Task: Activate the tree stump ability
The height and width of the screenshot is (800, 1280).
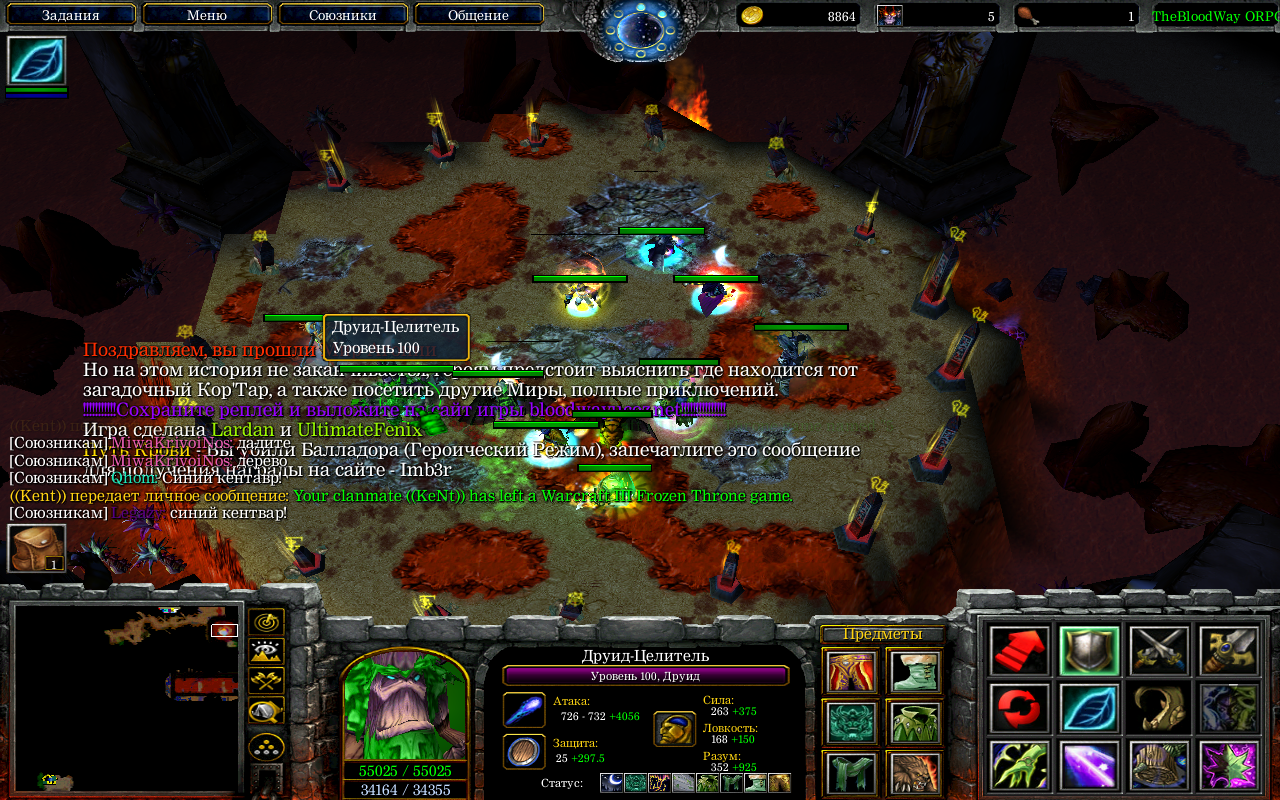Action: click(x=1159, y=765)
